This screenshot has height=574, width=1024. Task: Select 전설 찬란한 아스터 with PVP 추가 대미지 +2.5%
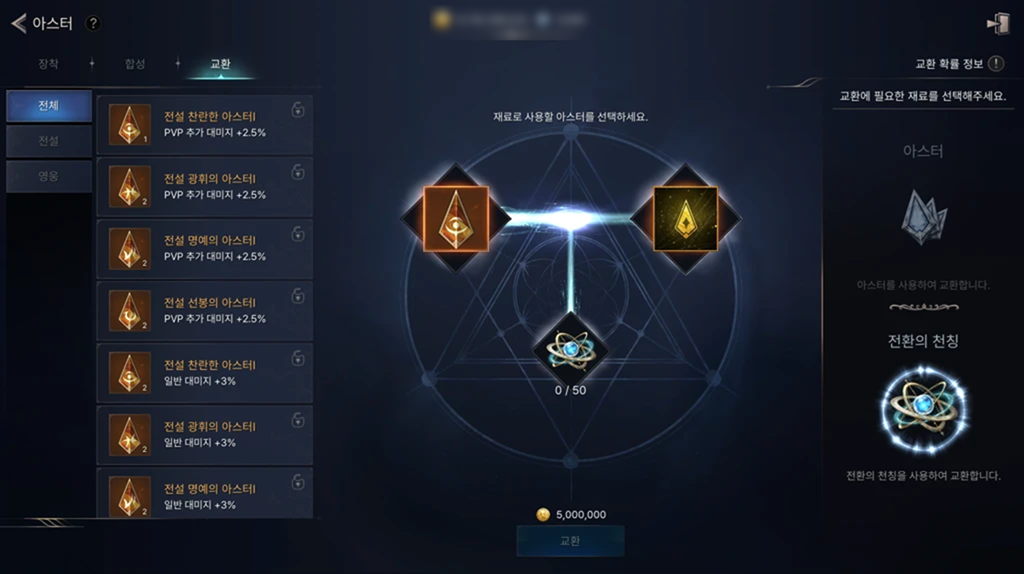click(x=205, y=125)
